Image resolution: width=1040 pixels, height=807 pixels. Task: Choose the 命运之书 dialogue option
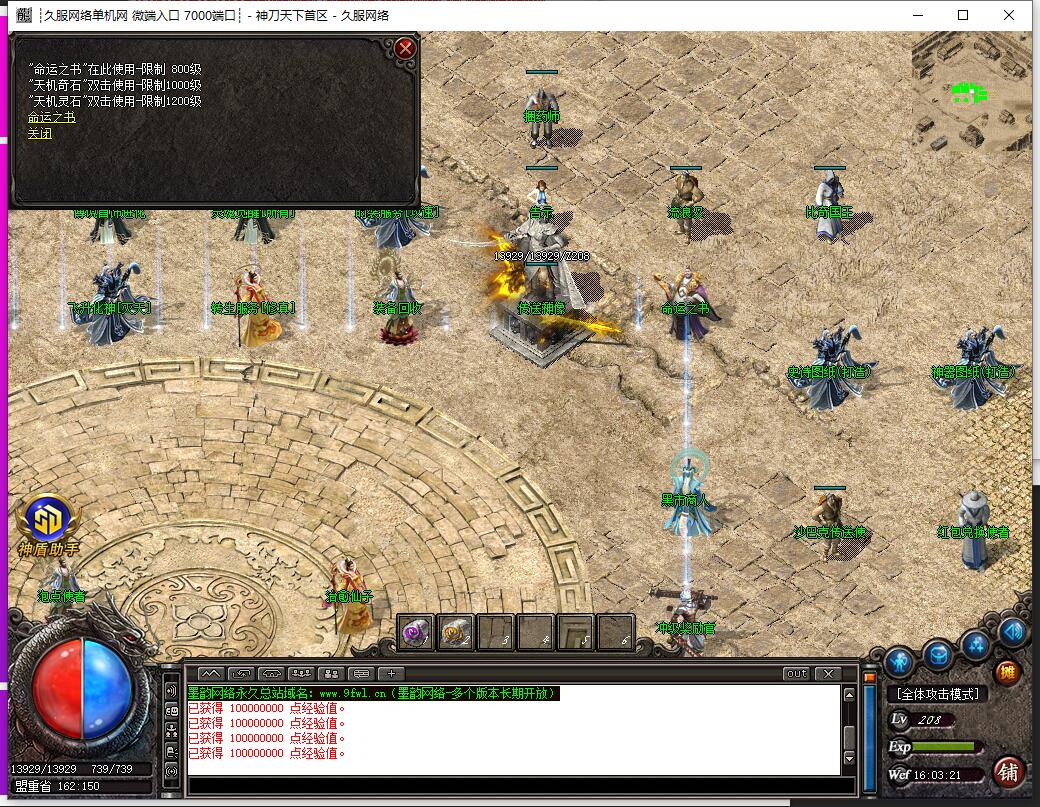[x=51, y=118]
